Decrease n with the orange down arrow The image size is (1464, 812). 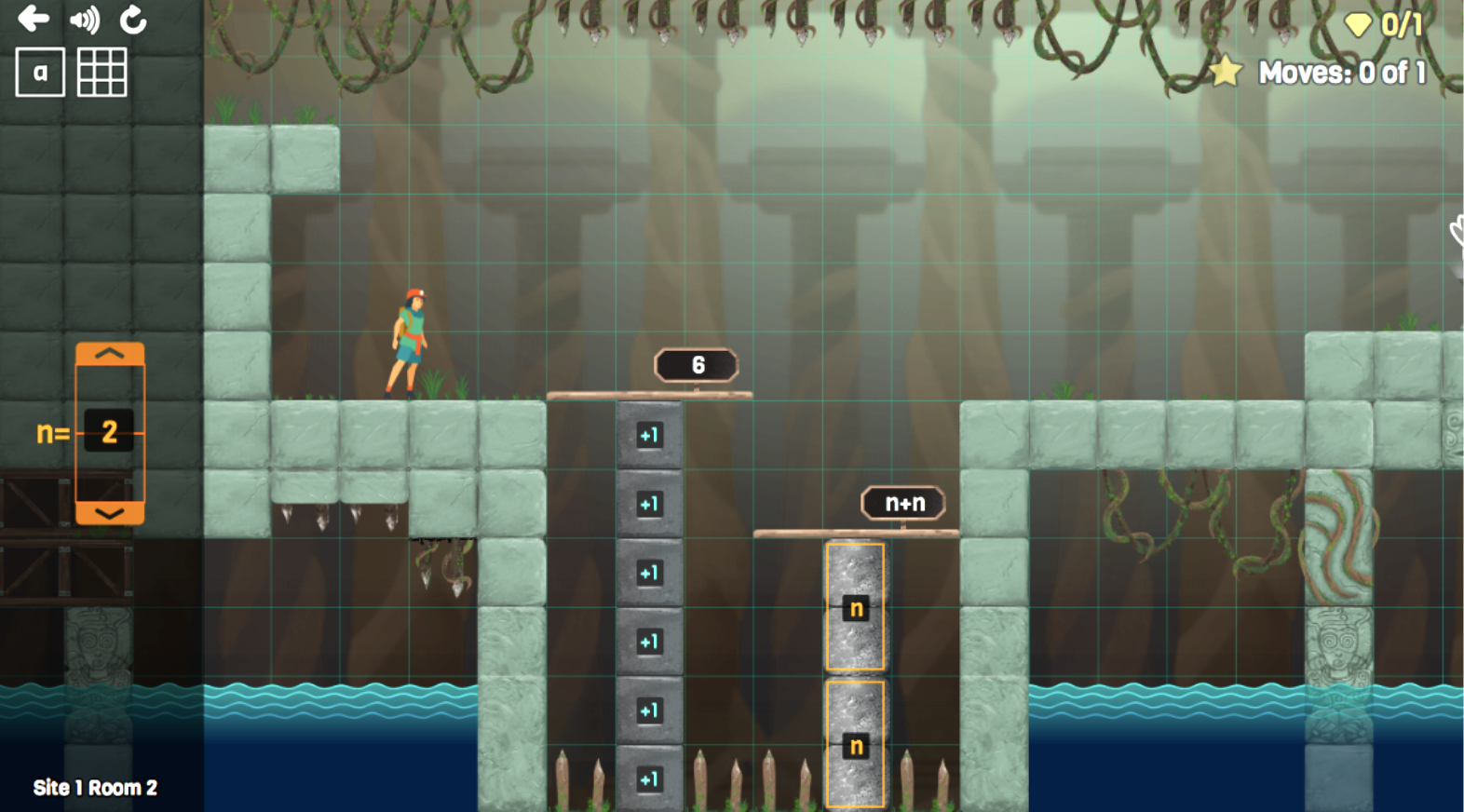pyautogui.click(x=110, y=513)
